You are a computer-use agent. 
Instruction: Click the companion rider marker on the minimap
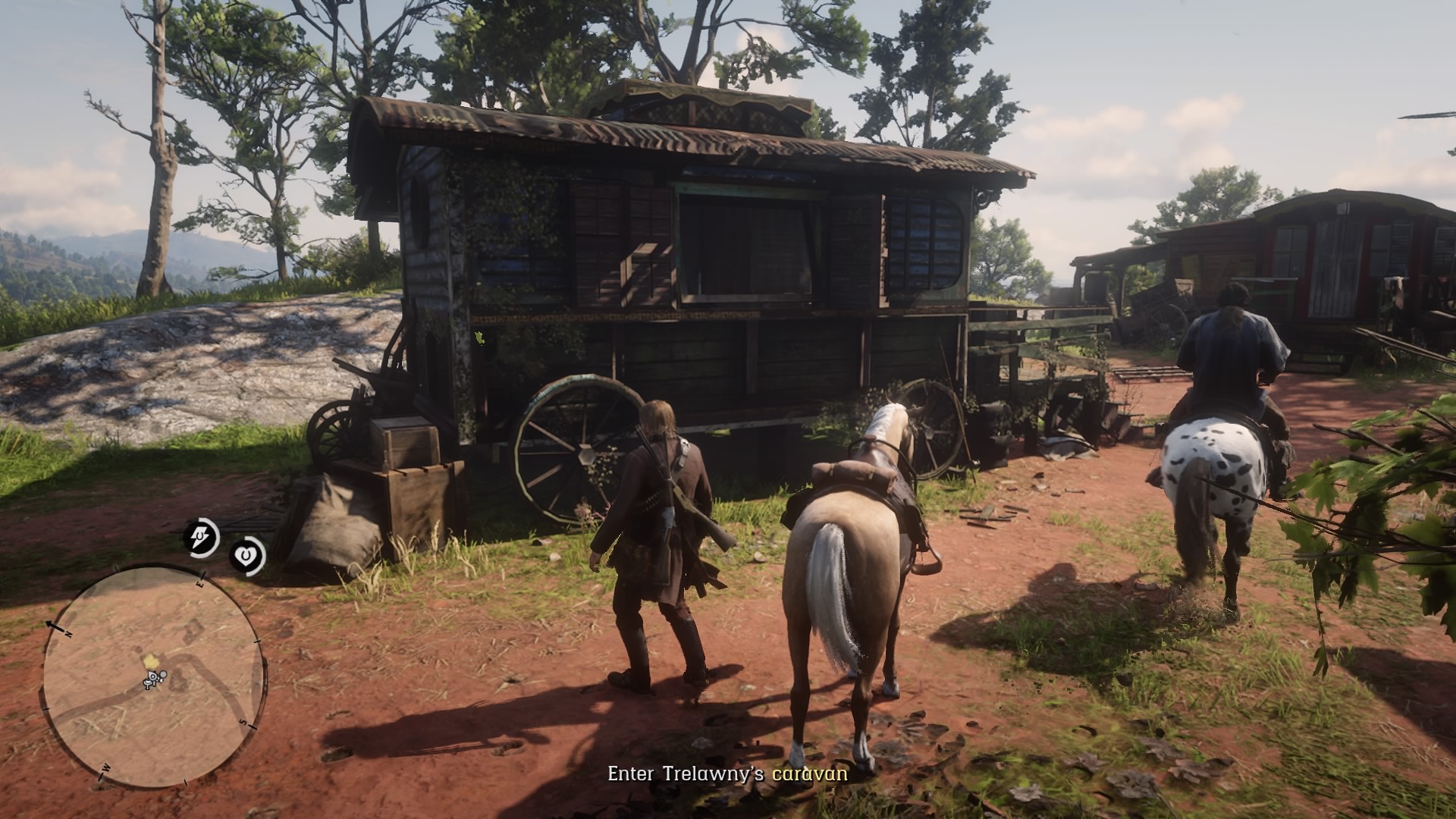point(163,673)
